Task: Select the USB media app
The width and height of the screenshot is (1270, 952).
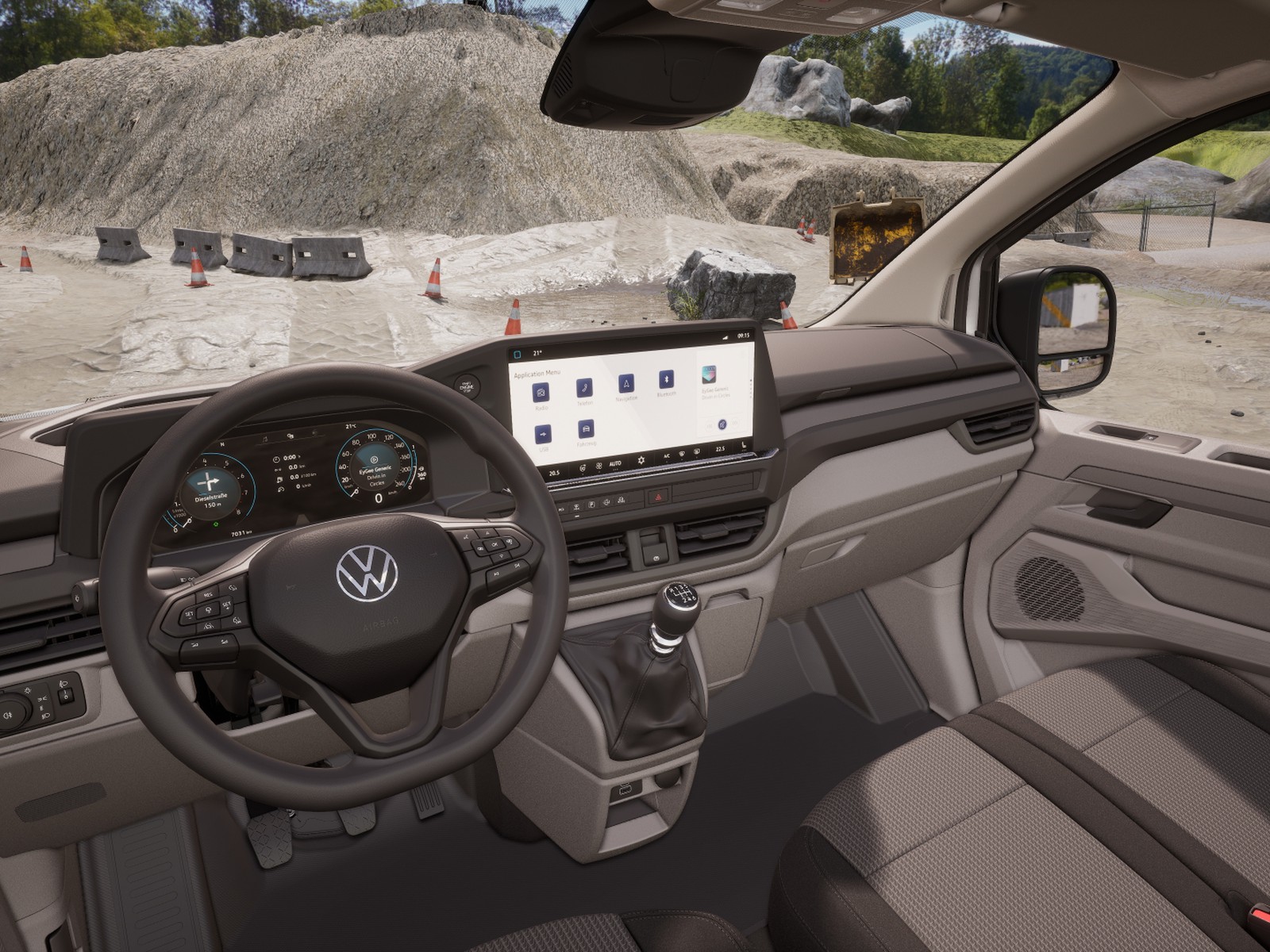Action: 543,435
